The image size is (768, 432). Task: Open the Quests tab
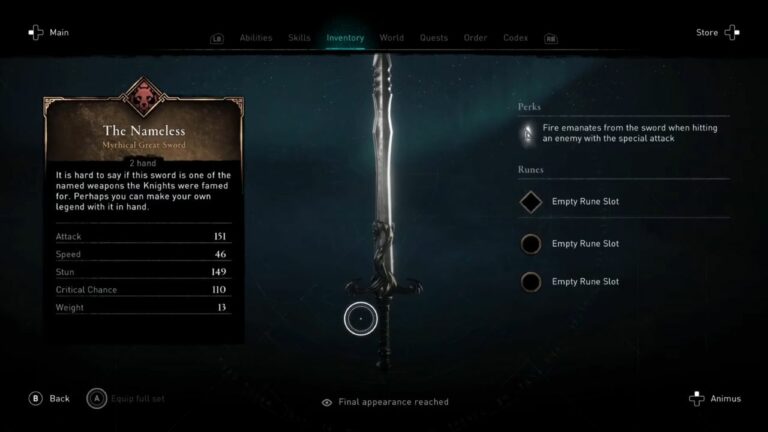pyautogui.click(x=433, y=38)
